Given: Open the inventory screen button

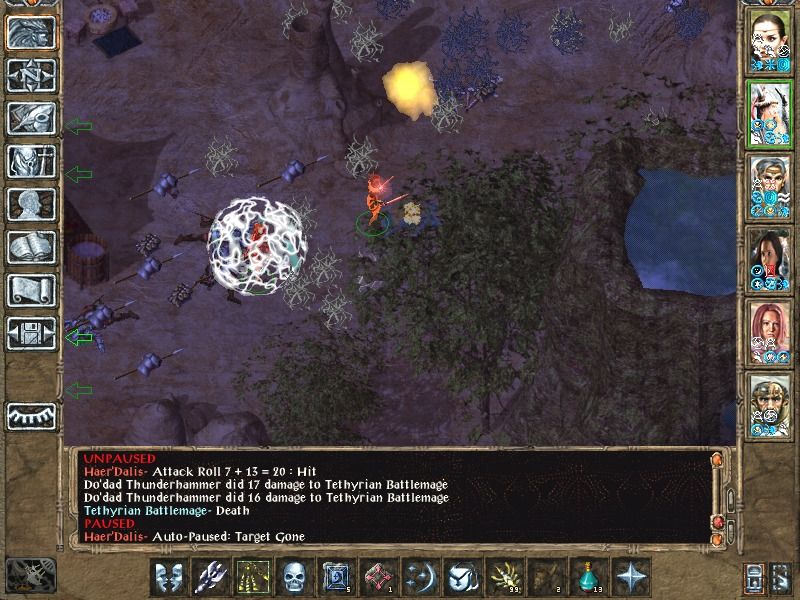Looking at the screenshot, I should 31,161.
